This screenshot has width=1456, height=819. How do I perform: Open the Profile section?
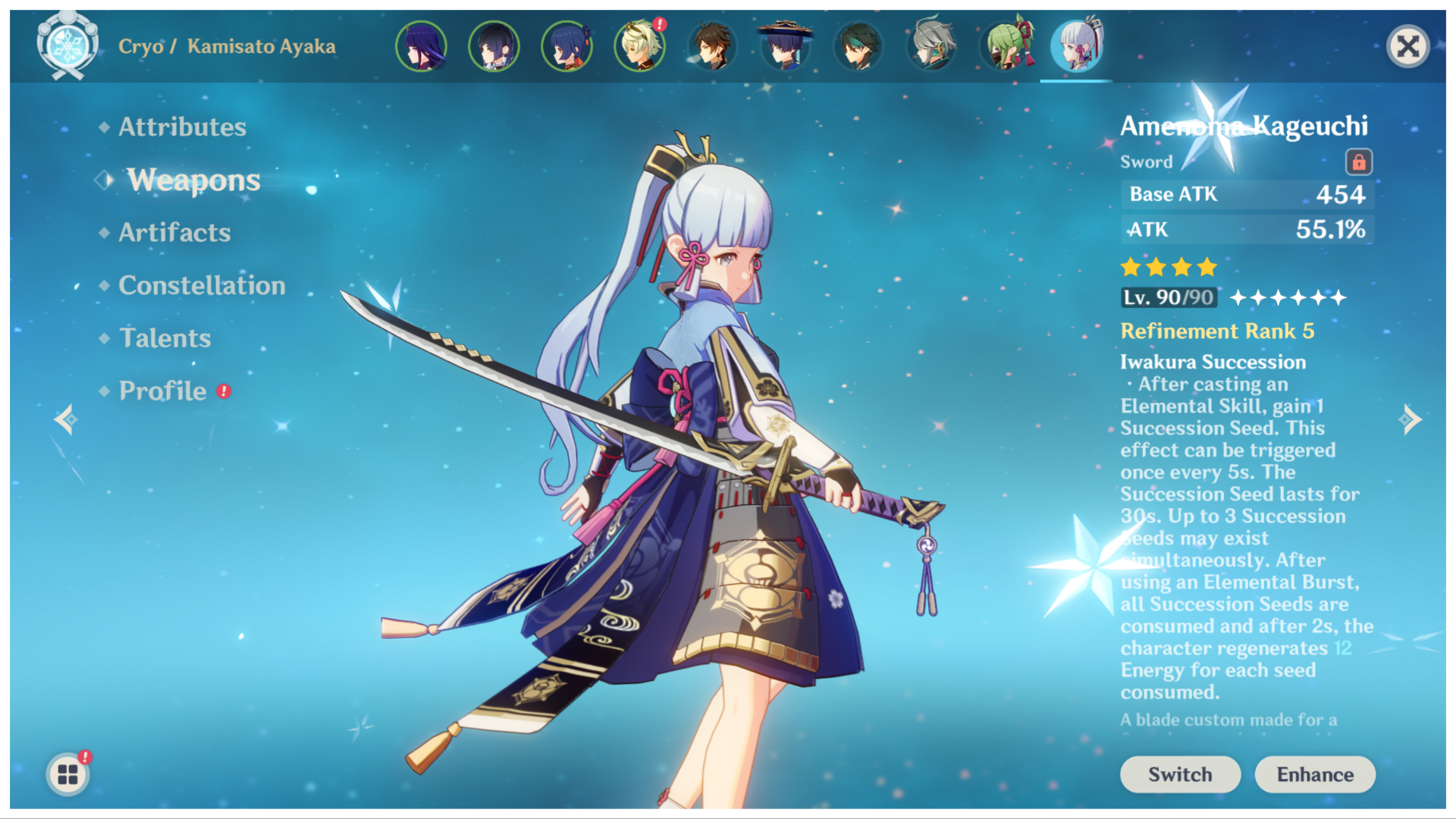click(x=162, y=391)
